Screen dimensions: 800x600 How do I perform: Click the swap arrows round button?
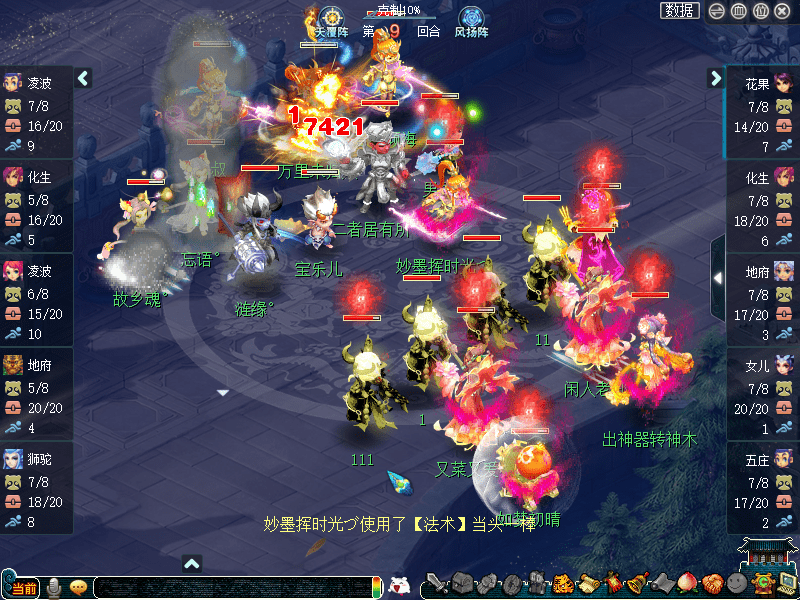click(x=716, y=11)
